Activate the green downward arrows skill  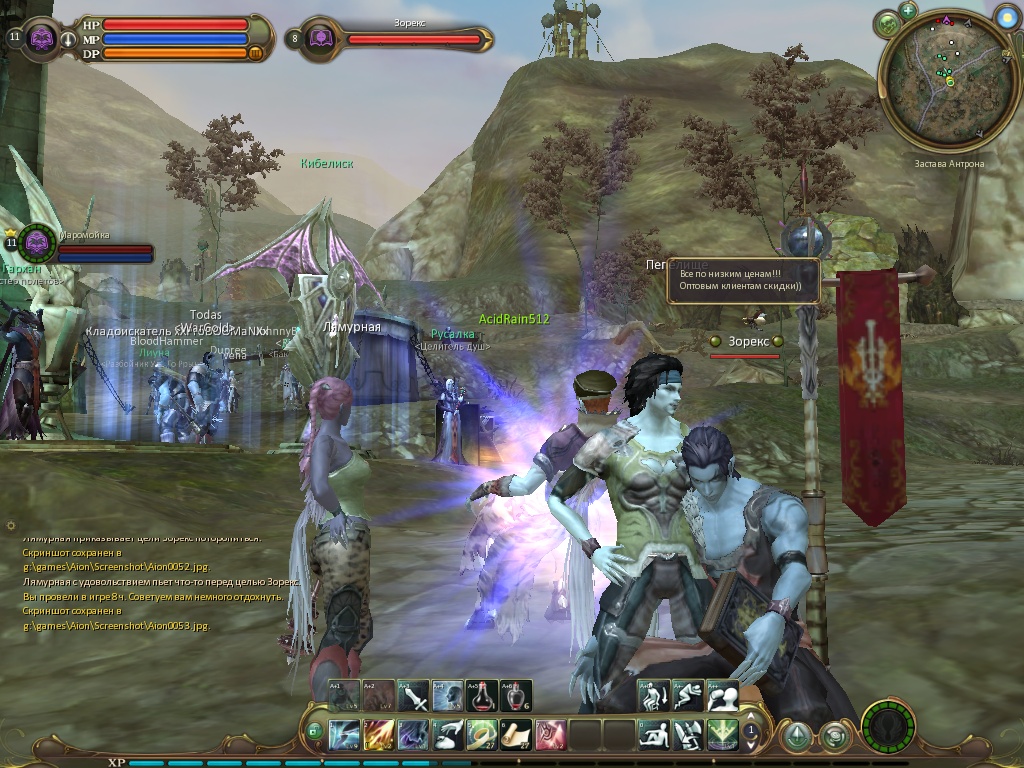722,735
